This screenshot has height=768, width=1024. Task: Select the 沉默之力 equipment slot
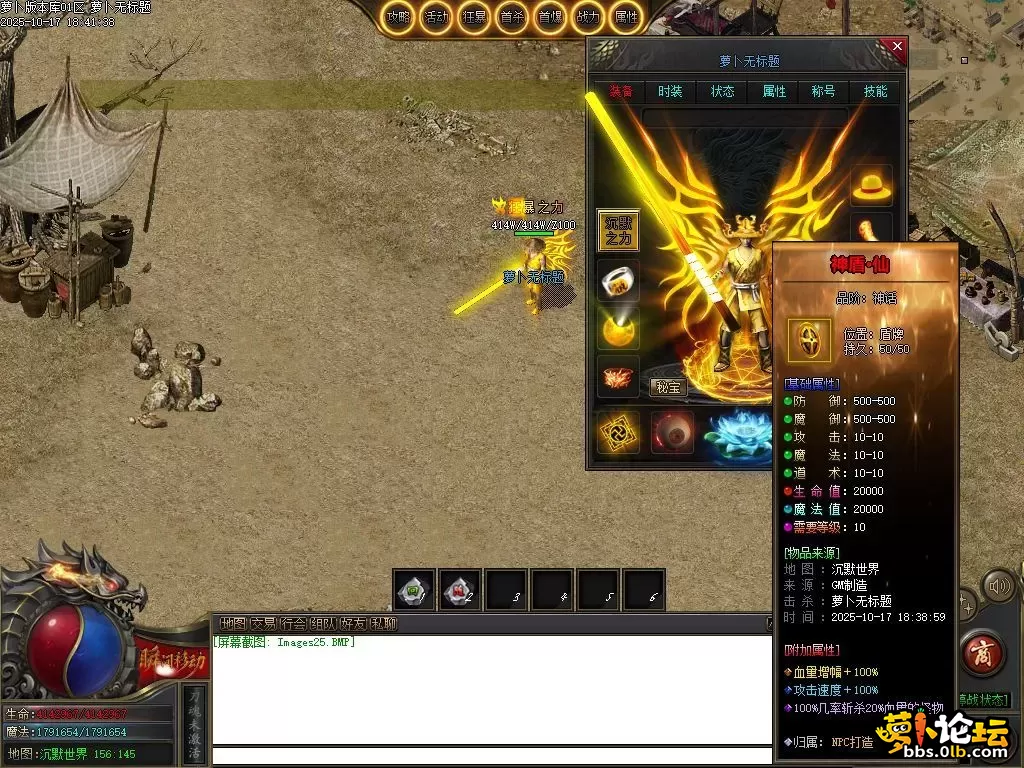click(618, 230)
